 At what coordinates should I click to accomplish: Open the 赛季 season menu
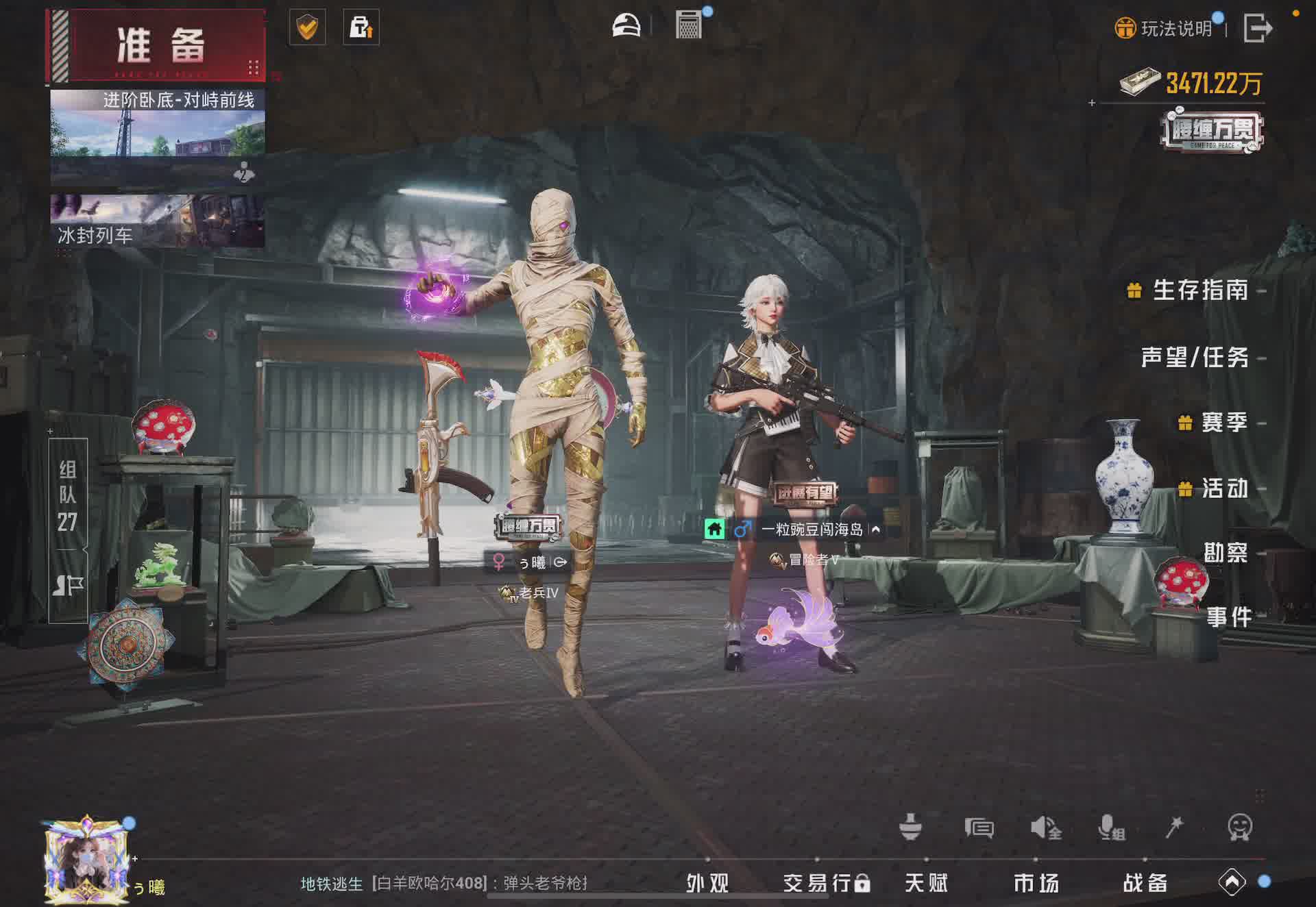coord(1223,423)
